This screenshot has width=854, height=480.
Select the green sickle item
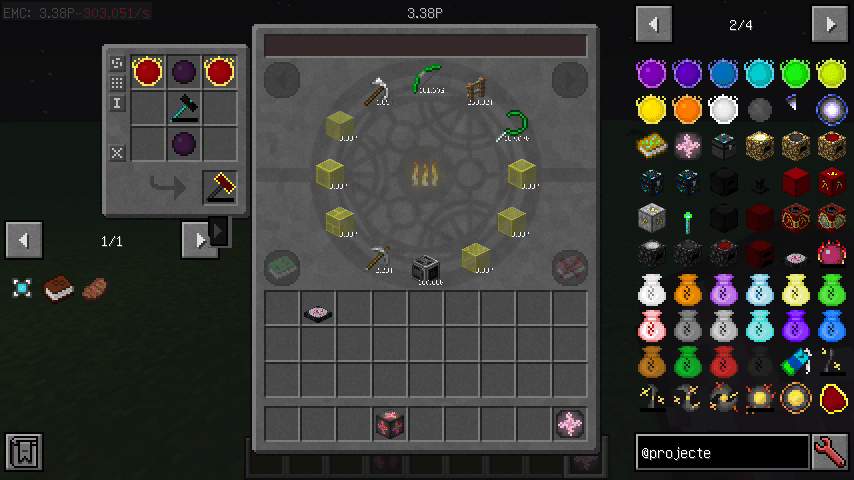pyautogui.click(x=516, y=127)
